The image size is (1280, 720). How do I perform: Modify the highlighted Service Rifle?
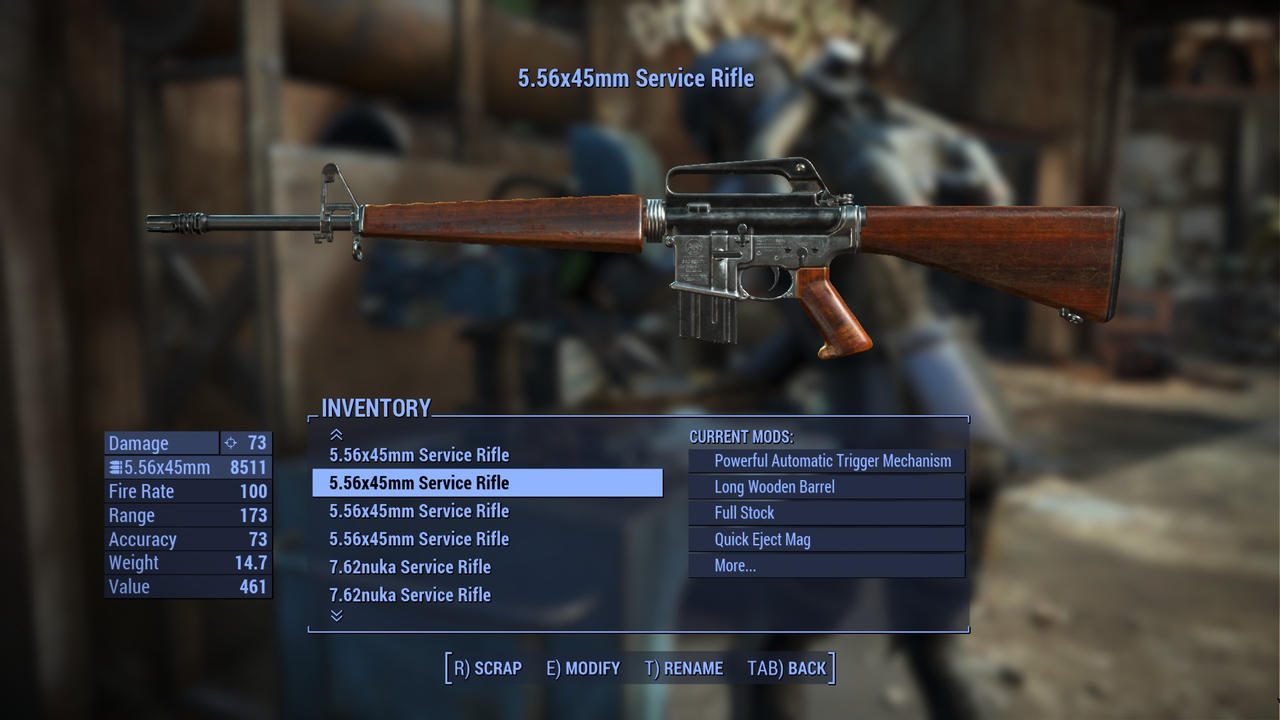pyautogui.click(x=581, y=667)
